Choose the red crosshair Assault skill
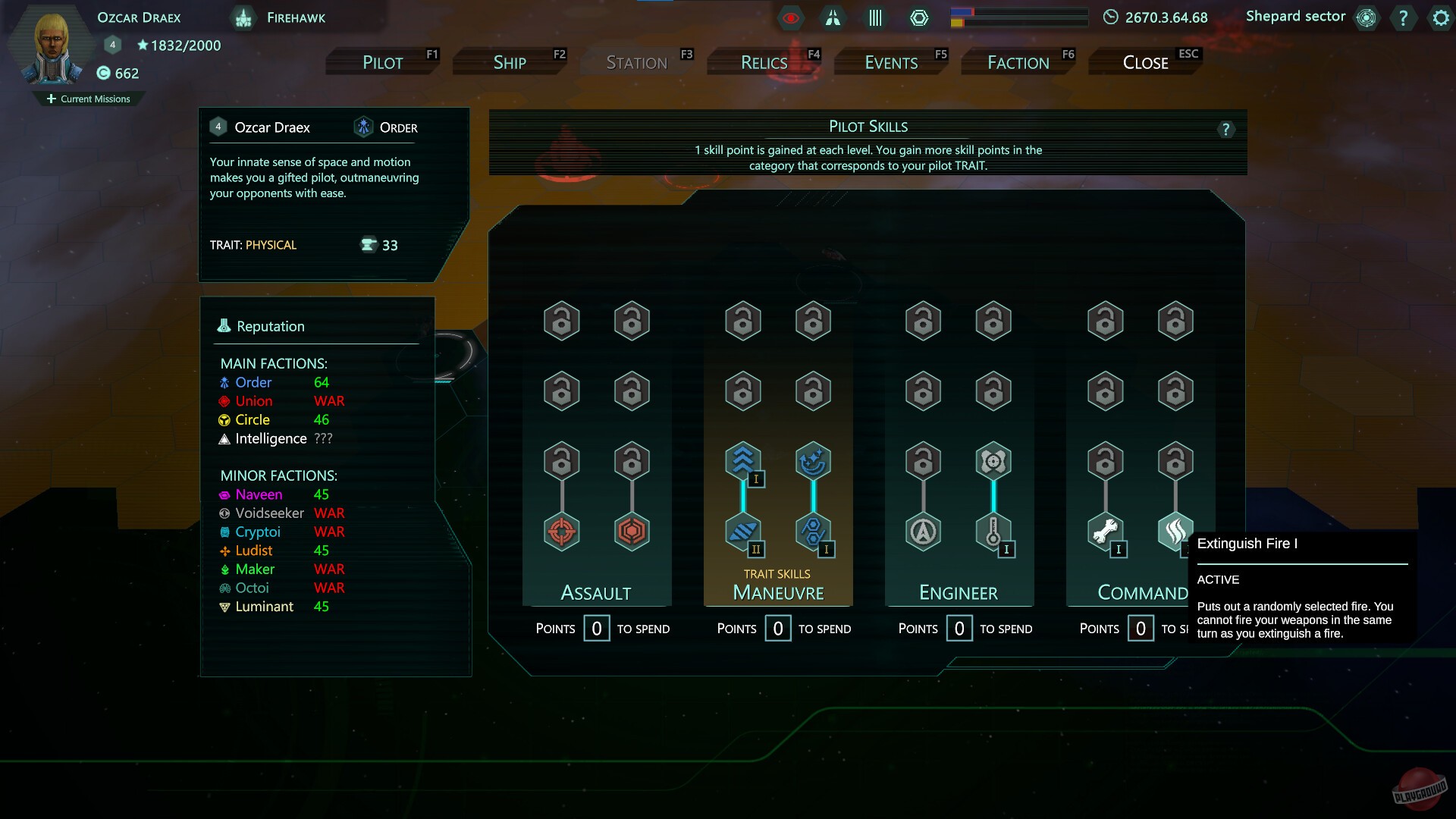This screenshot has height=819, width=1456. pos(562,532)
